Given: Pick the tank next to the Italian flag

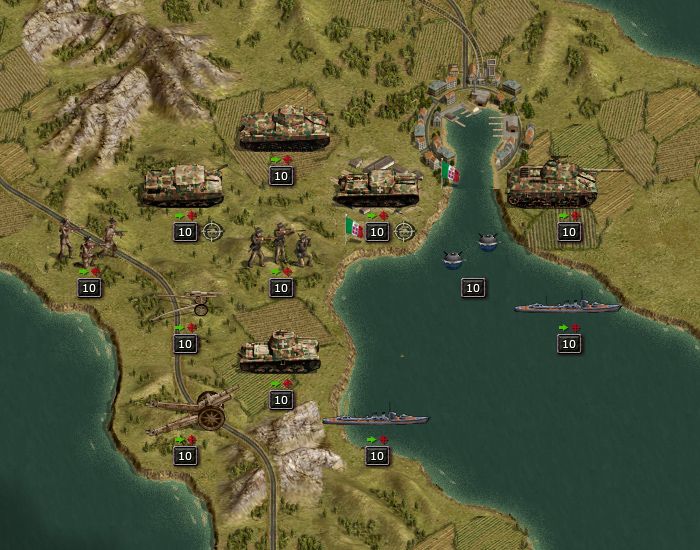Looking at the screenshot, I should [x=378, y=186].
